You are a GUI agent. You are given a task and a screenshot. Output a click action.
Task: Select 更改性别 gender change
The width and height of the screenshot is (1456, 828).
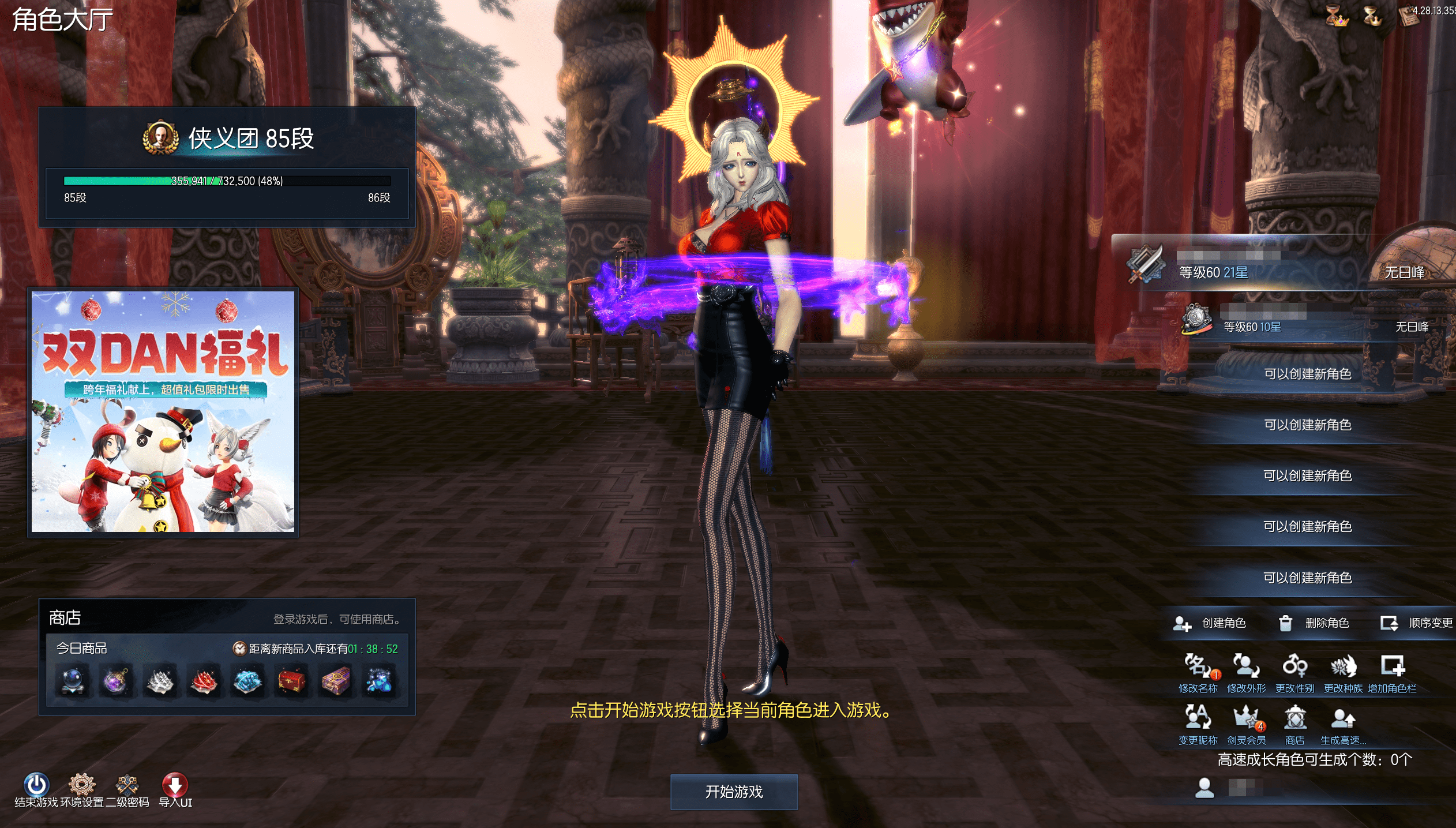[x=1294, y=667]
